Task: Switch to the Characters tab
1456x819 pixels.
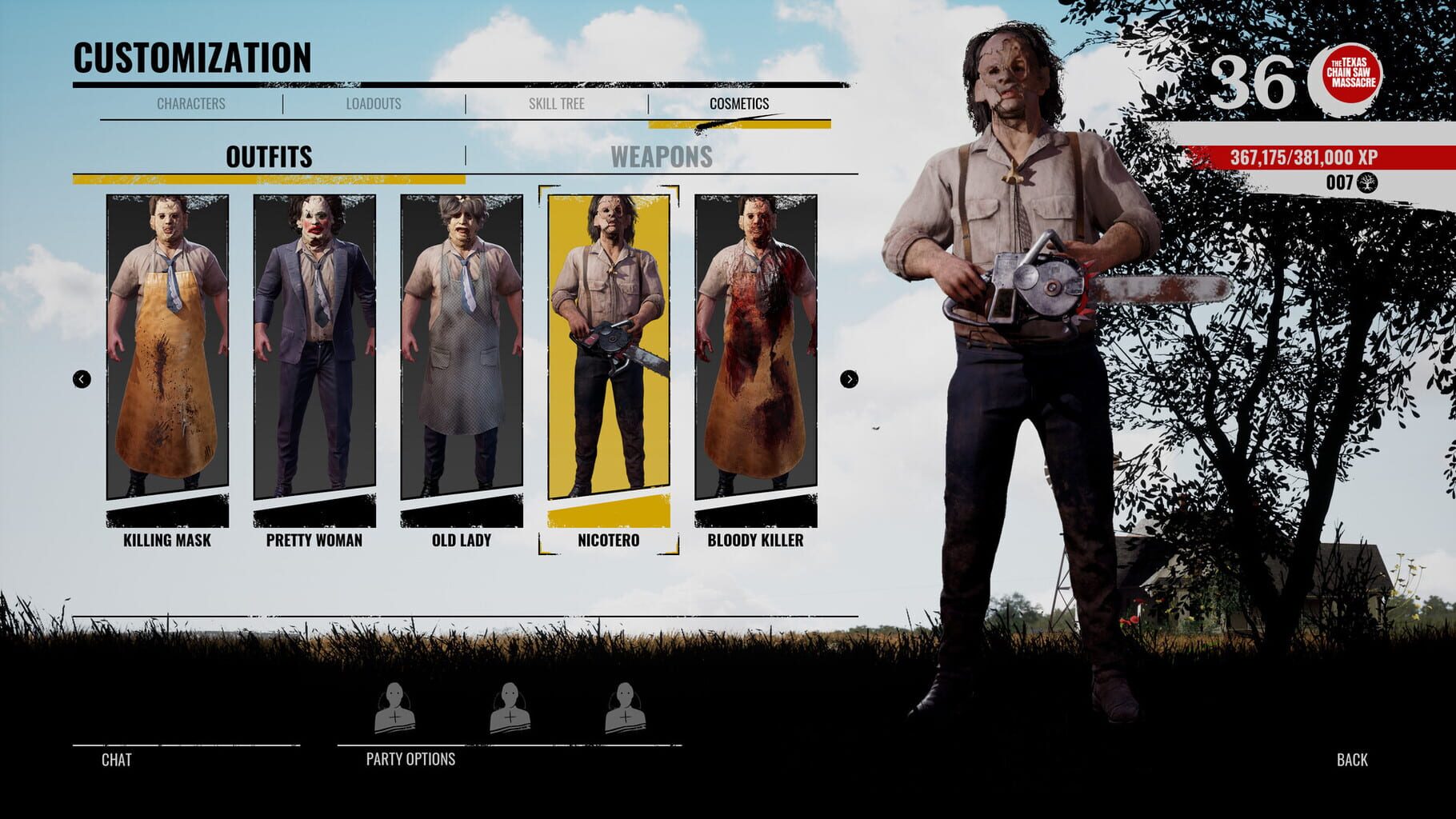Action: (x=192, y=103)
